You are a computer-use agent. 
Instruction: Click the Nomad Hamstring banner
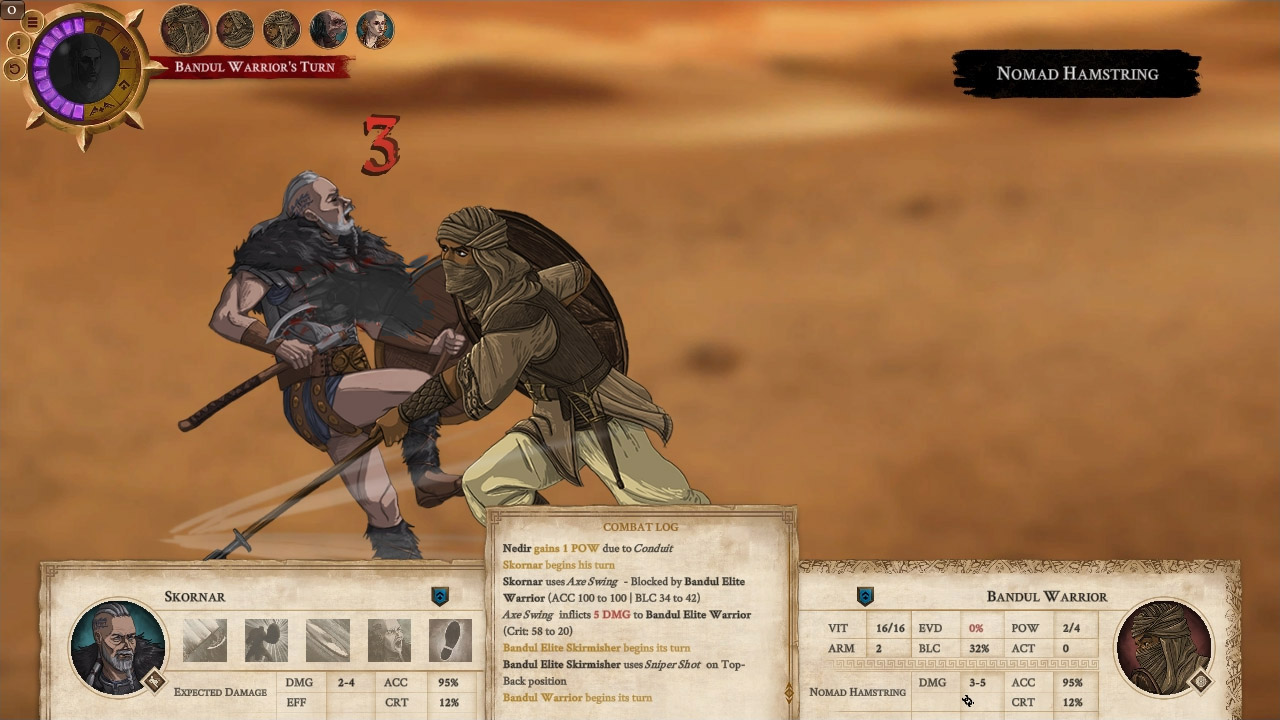1076,73
